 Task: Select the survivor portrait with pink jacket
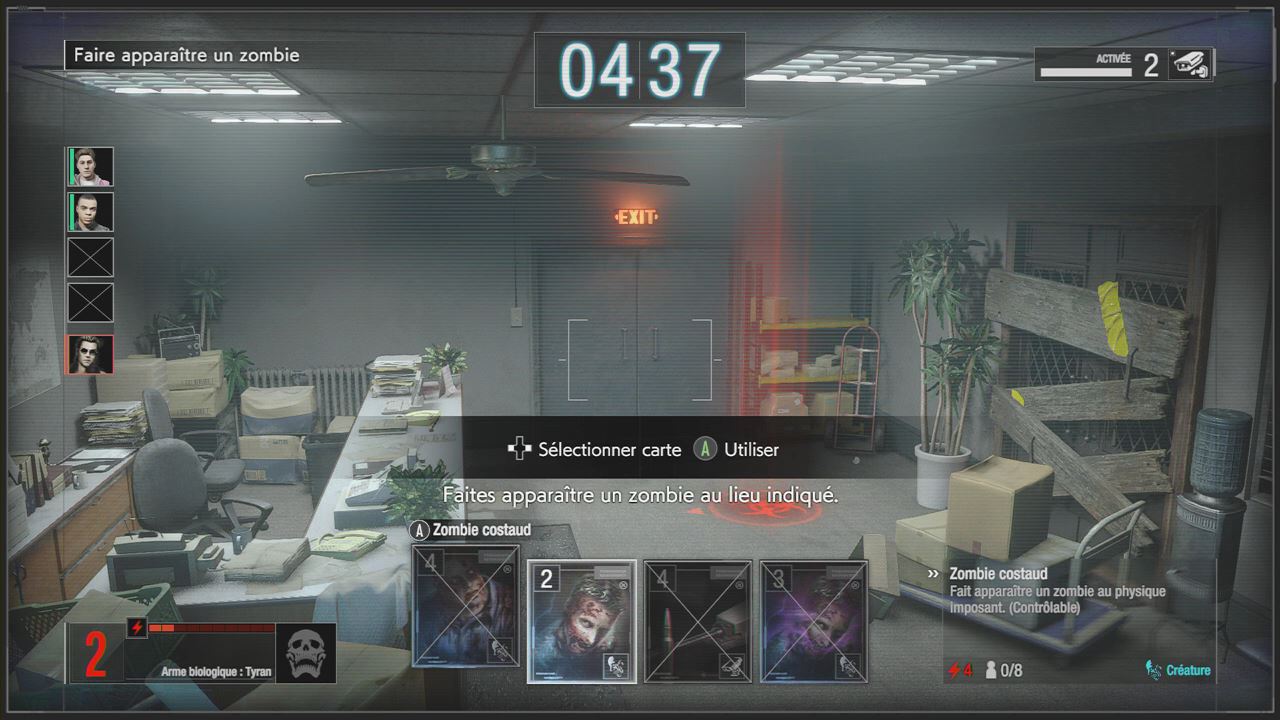[91, 166]
